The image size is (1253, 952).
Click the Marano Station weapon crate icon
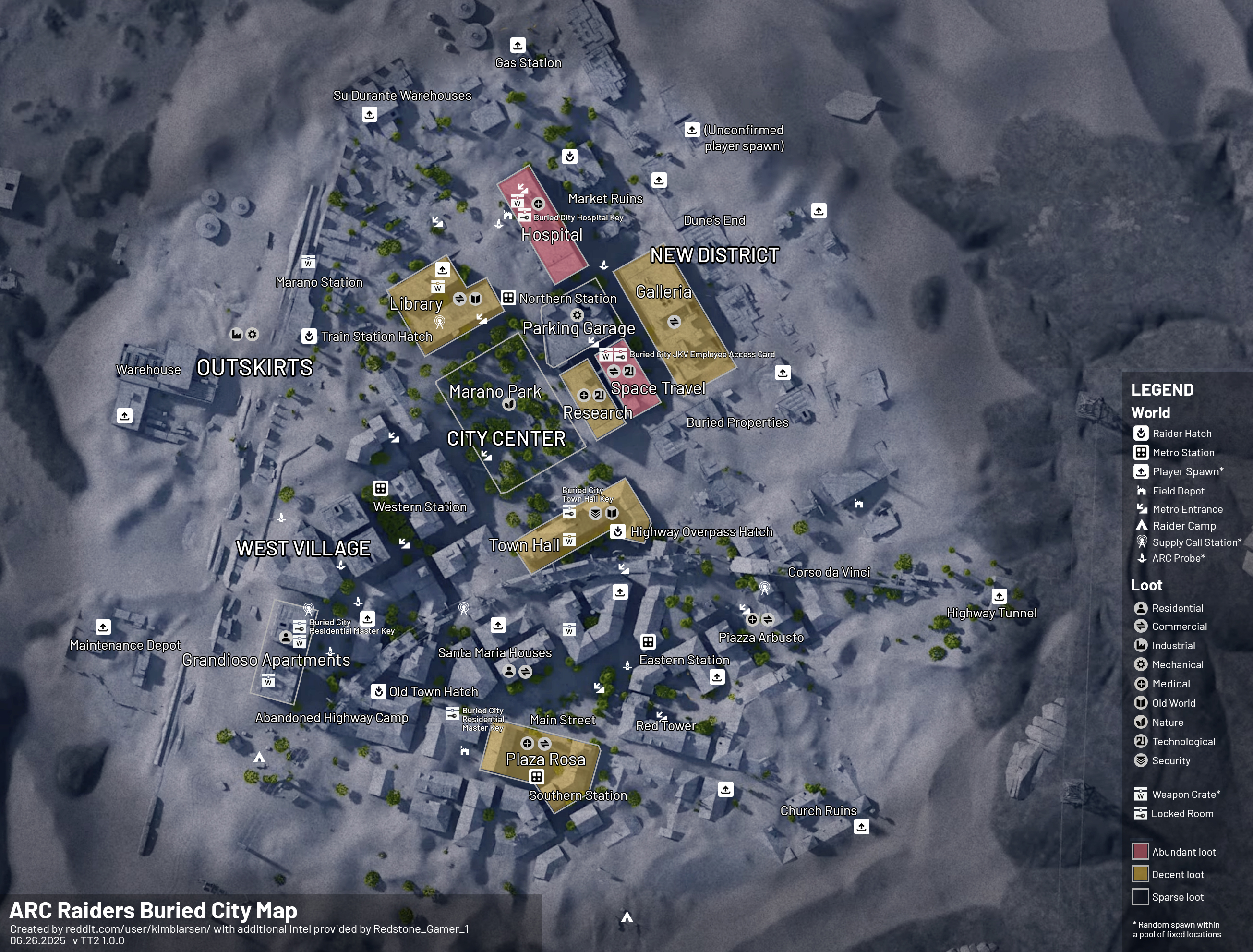[x=308, y=262]
